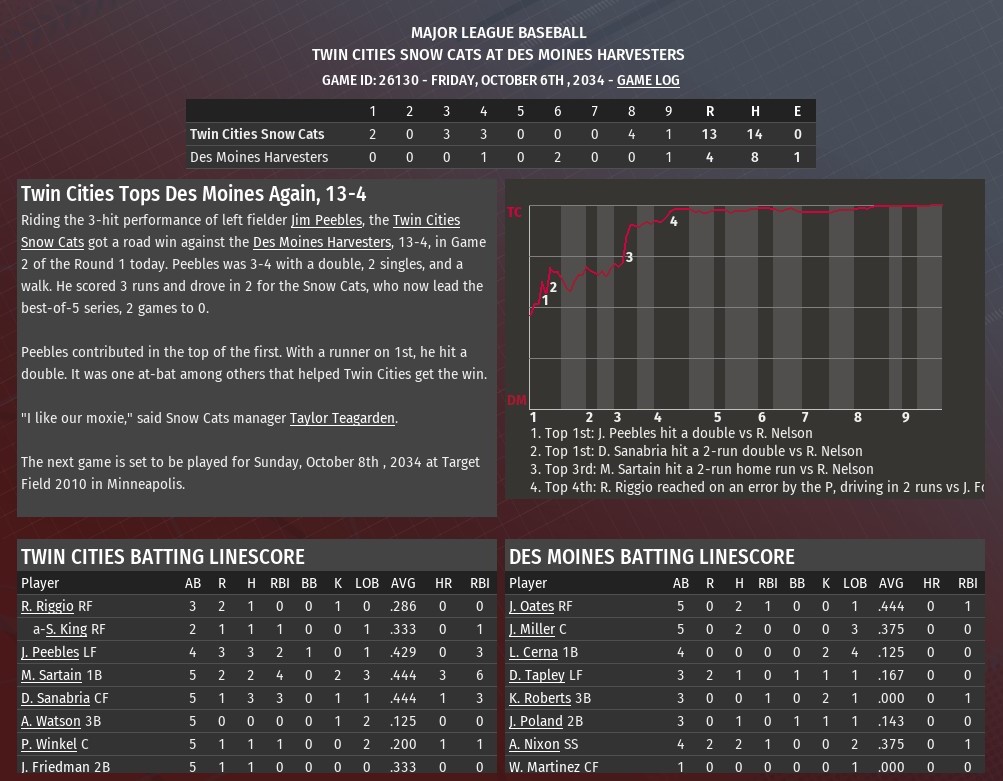Open J. Oates' player profile

531,606
